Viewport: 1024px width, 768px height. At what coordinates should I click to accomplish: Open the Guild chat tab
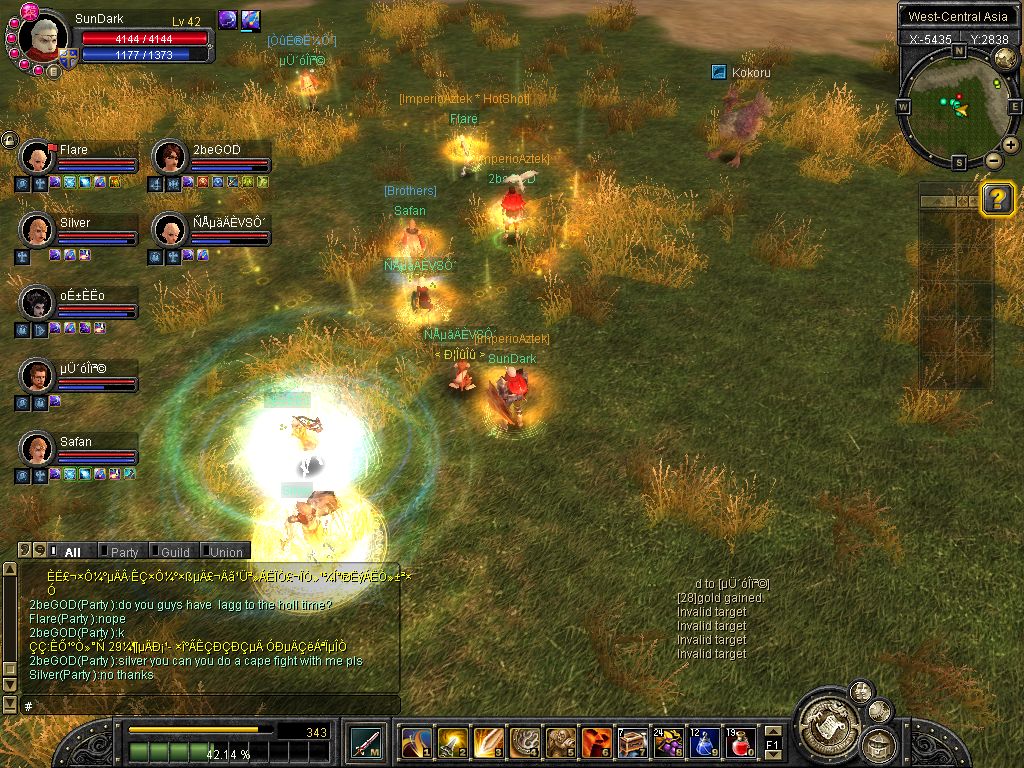point(174,551)
